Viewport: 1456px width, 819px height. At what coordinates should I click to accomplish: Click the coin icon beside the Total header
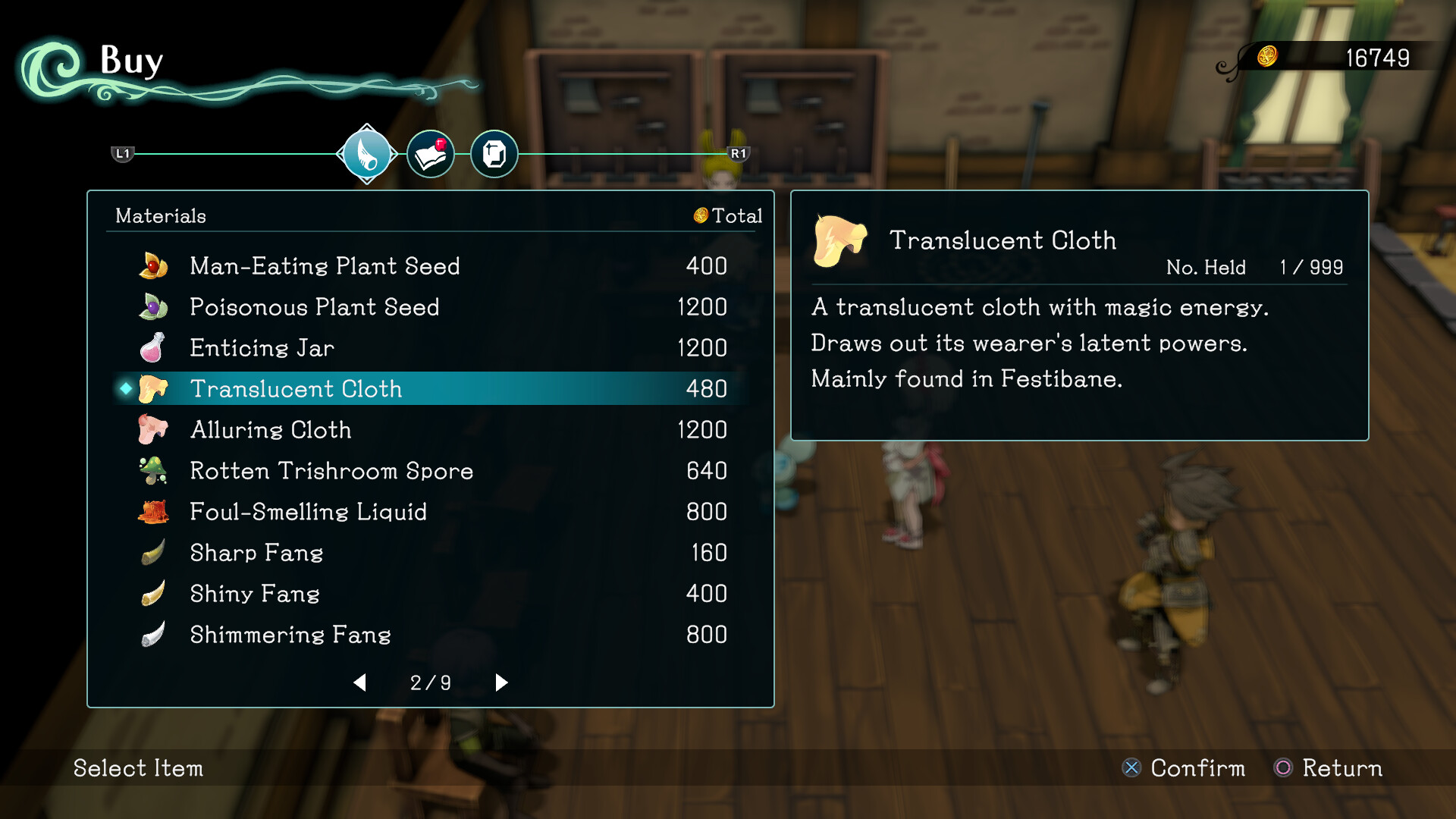pos(700,216)
